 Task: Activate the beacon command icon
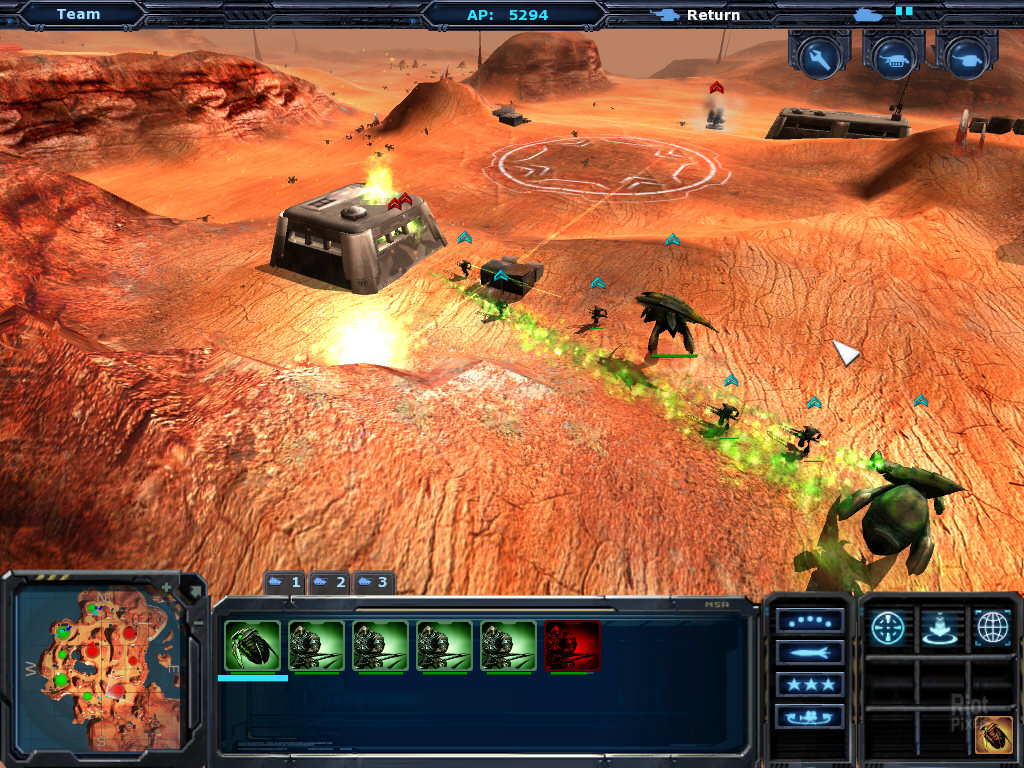coord(940,627)
